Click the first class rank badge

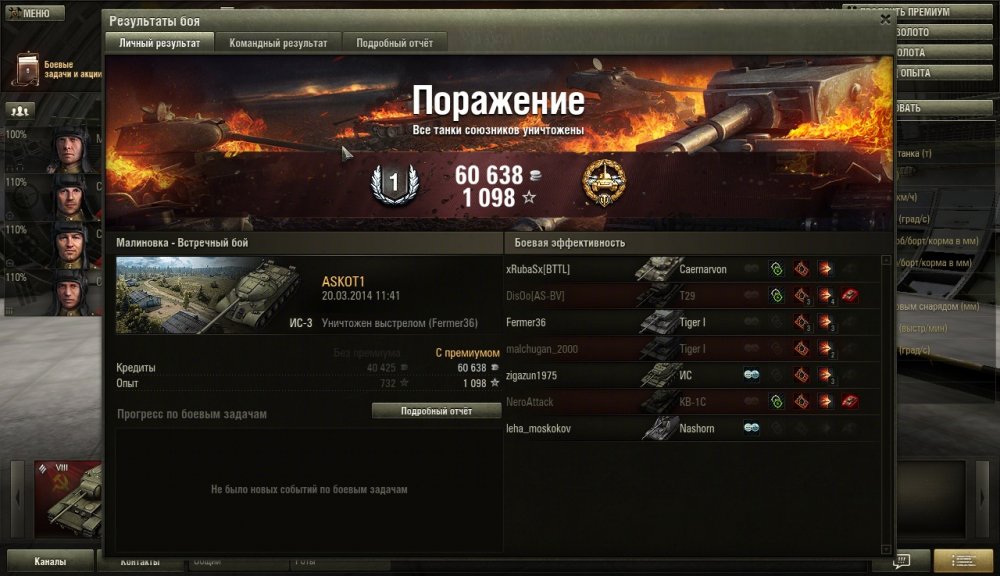(391, 183)
